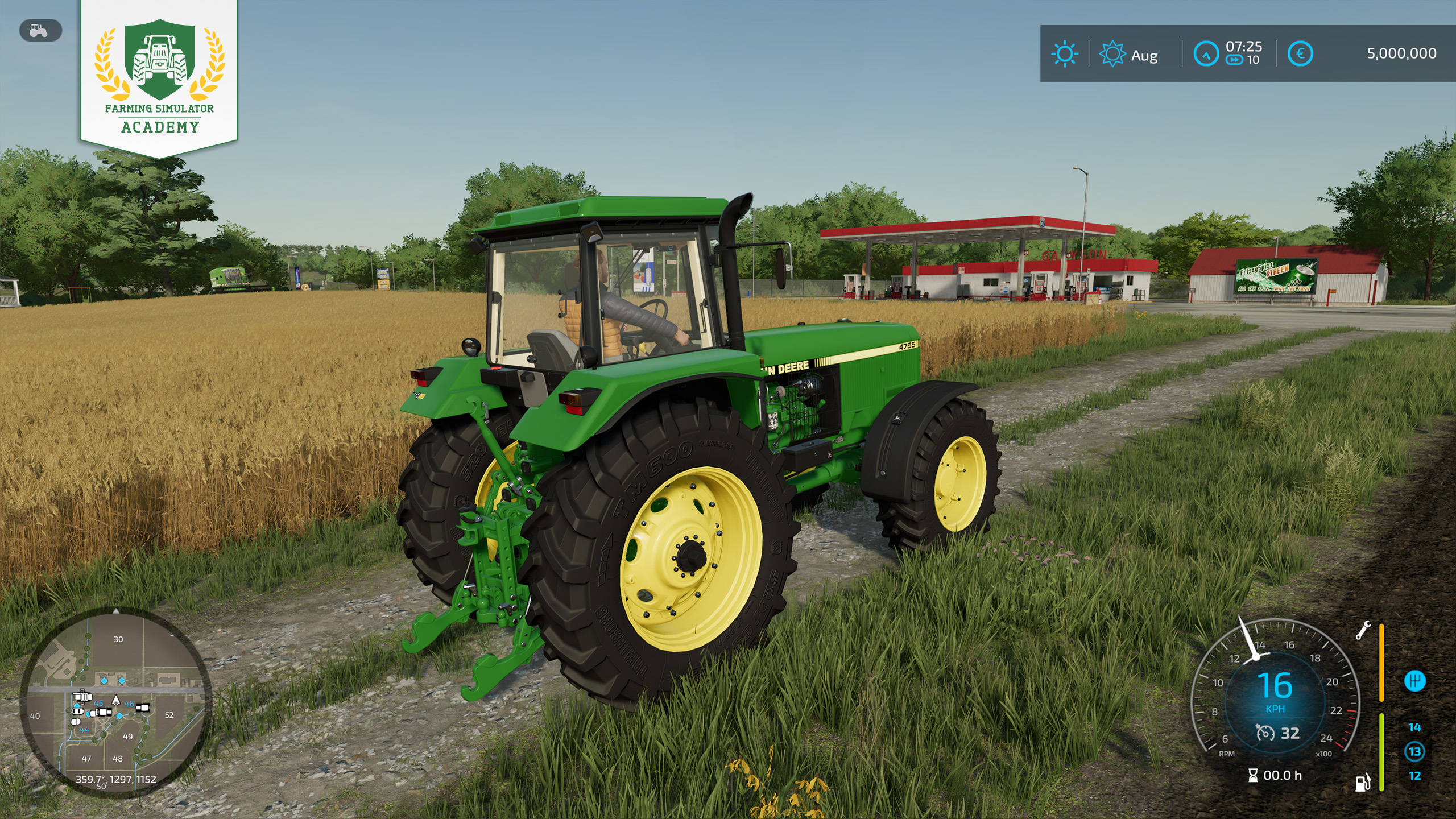
Task: Select the August season icon
Action: coord(1112,55)
